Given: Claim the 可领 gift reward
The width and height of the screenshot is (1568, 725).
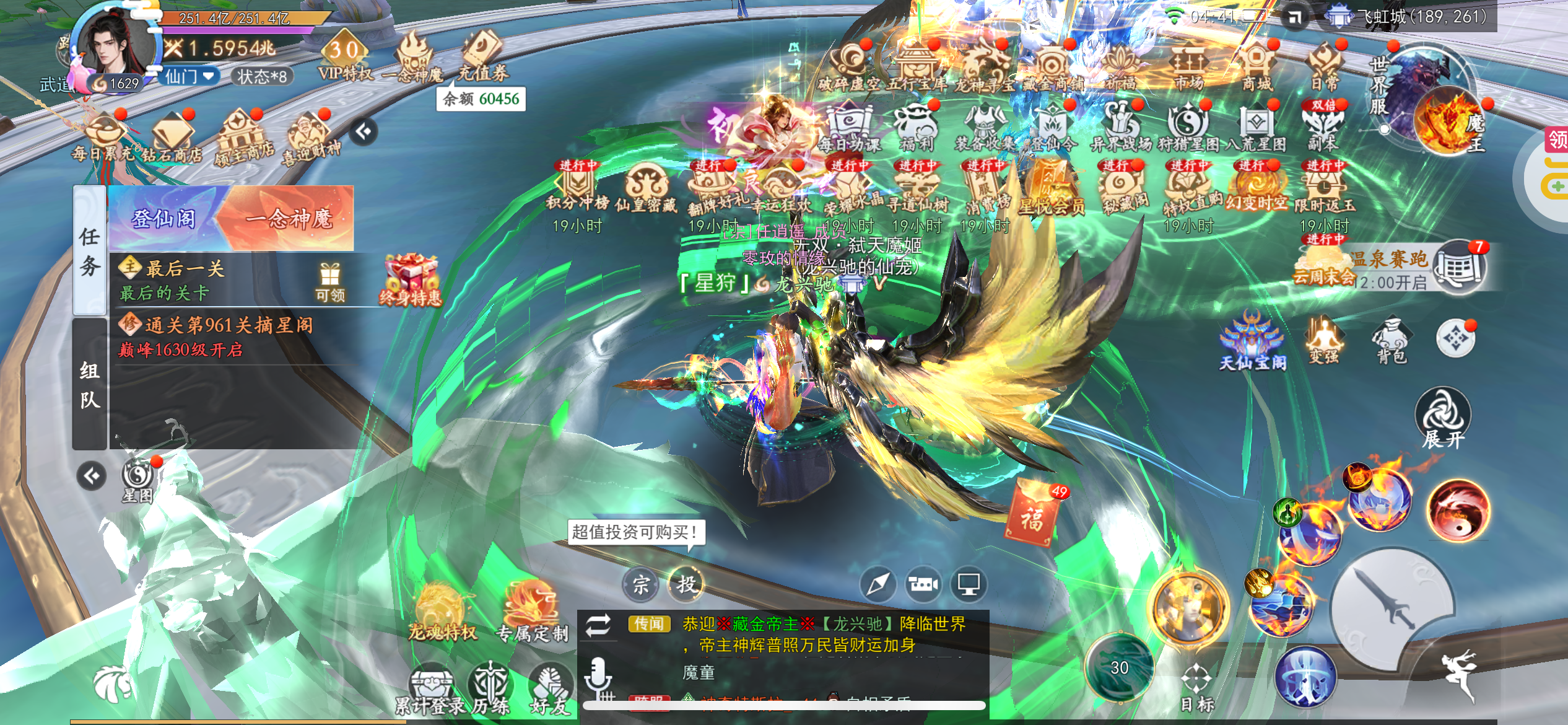Looking at the screenshot, I should tap(329, 281).
